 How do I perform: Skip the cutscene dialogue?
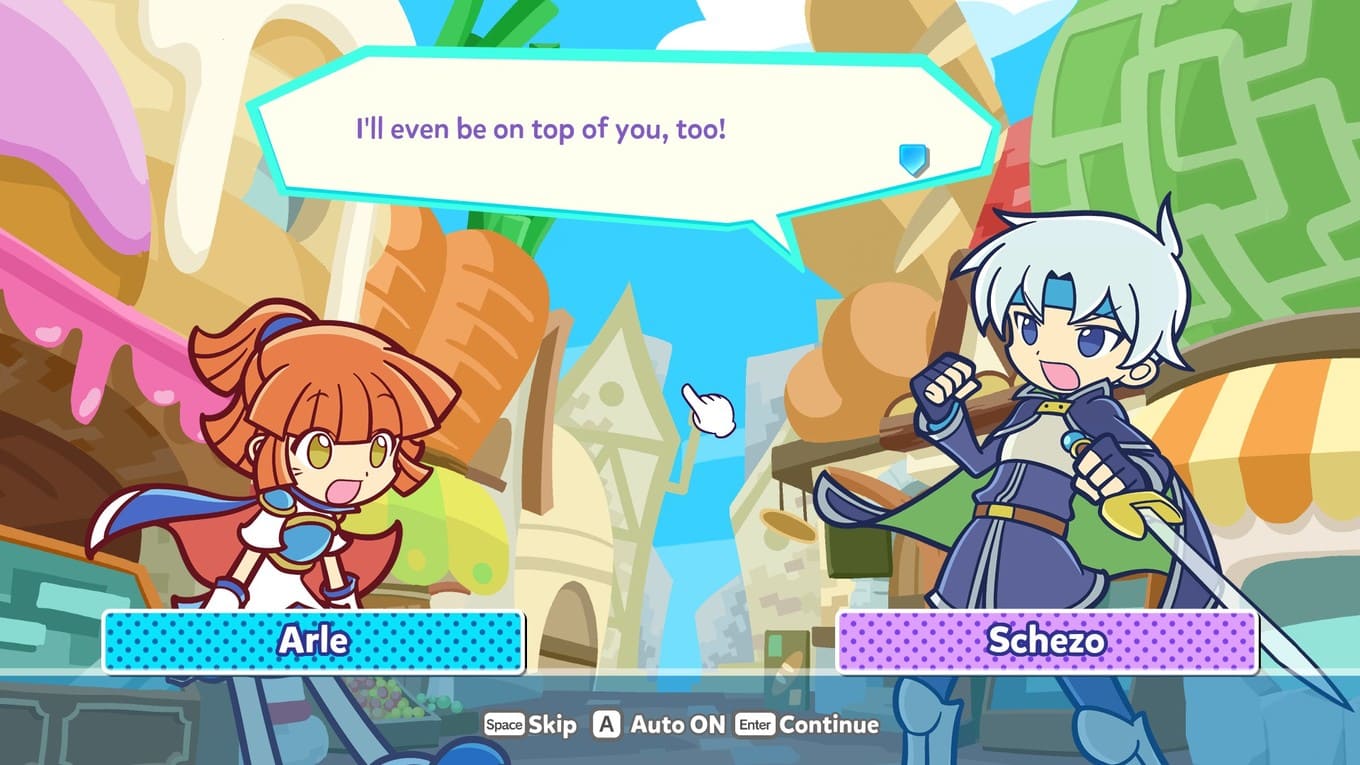[531, 725]
